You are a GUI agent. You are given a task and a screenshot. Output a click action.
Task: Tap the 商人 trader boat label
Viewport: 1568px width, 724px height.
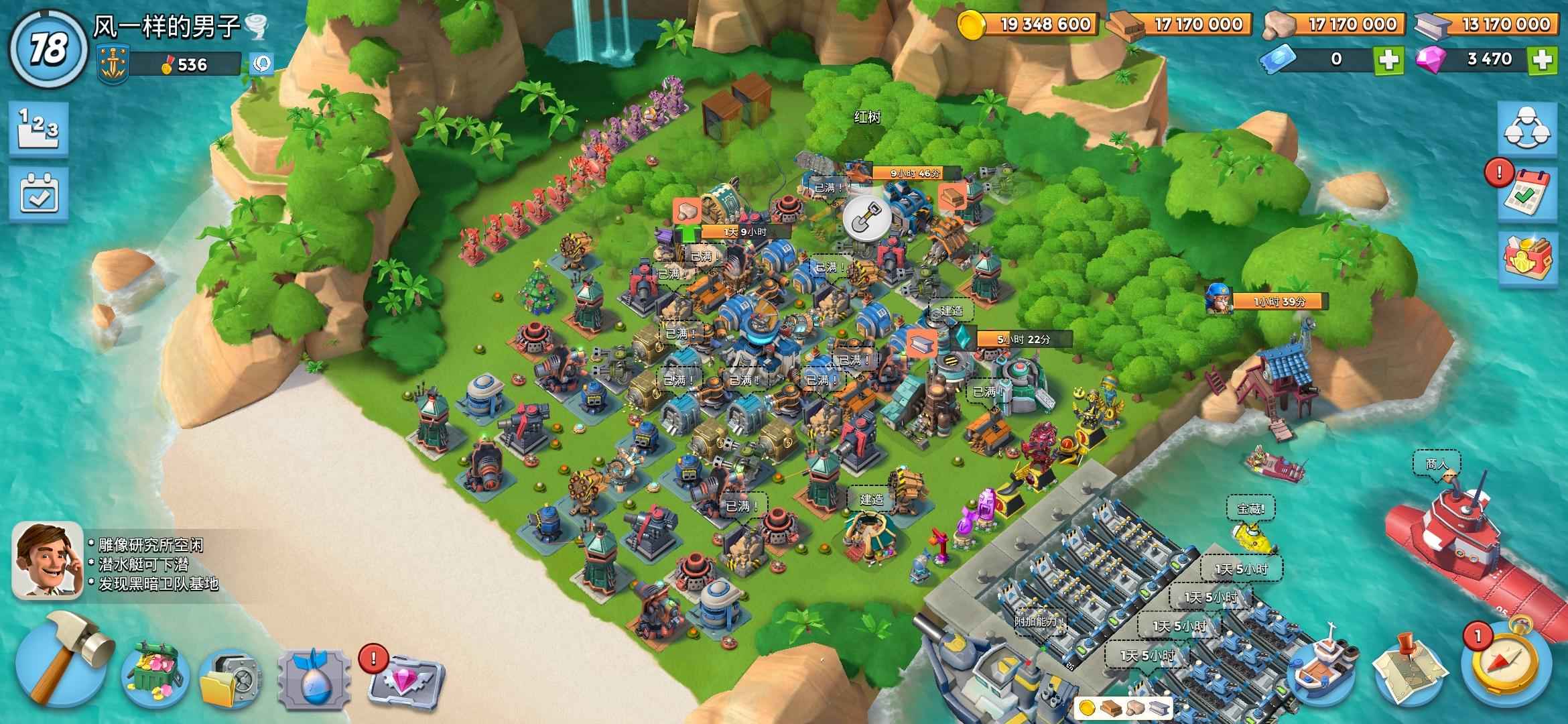click(x=1437, y=464)
